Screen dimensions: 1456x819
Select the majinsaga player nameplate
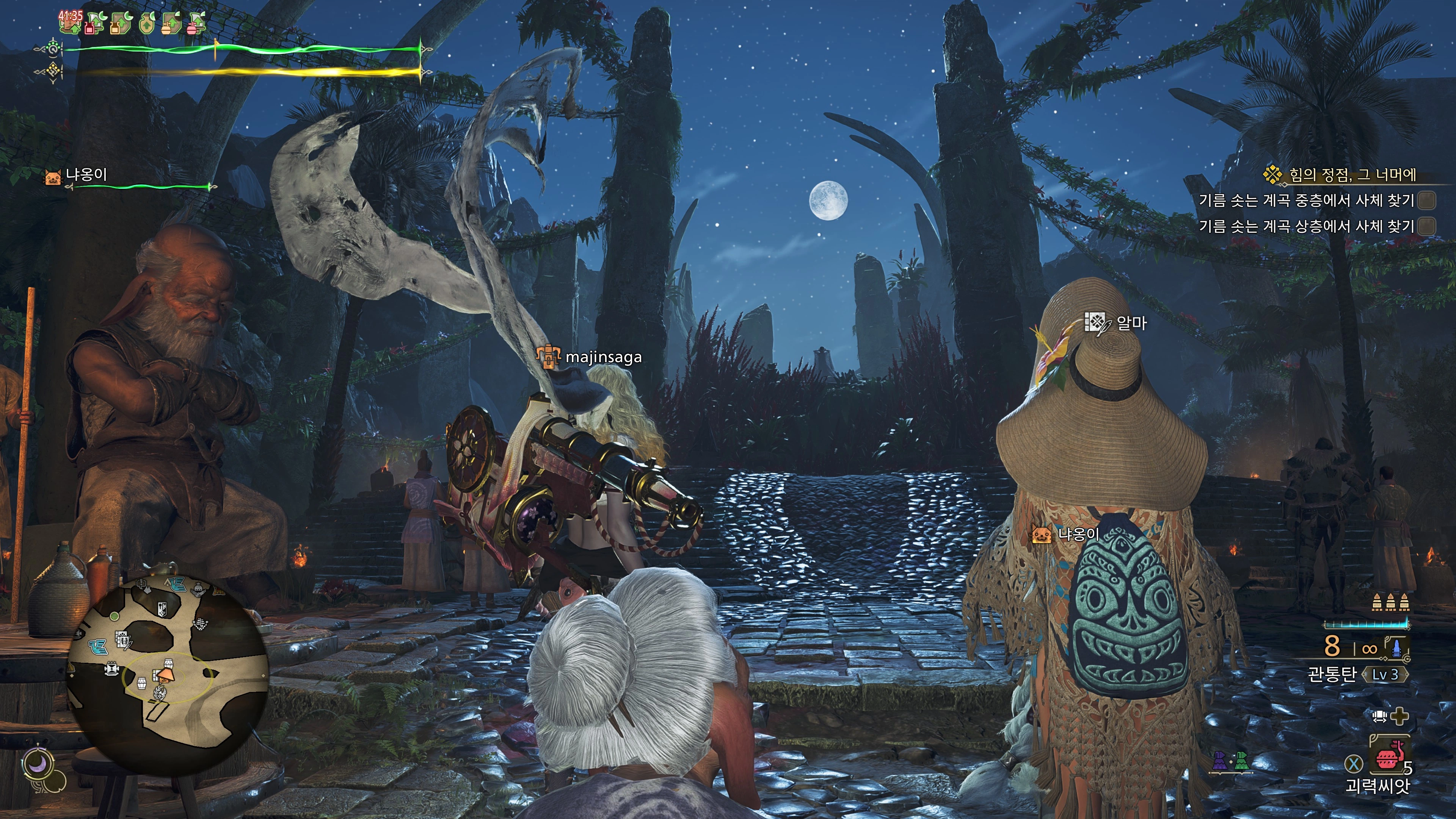click(x=602, y=357)
